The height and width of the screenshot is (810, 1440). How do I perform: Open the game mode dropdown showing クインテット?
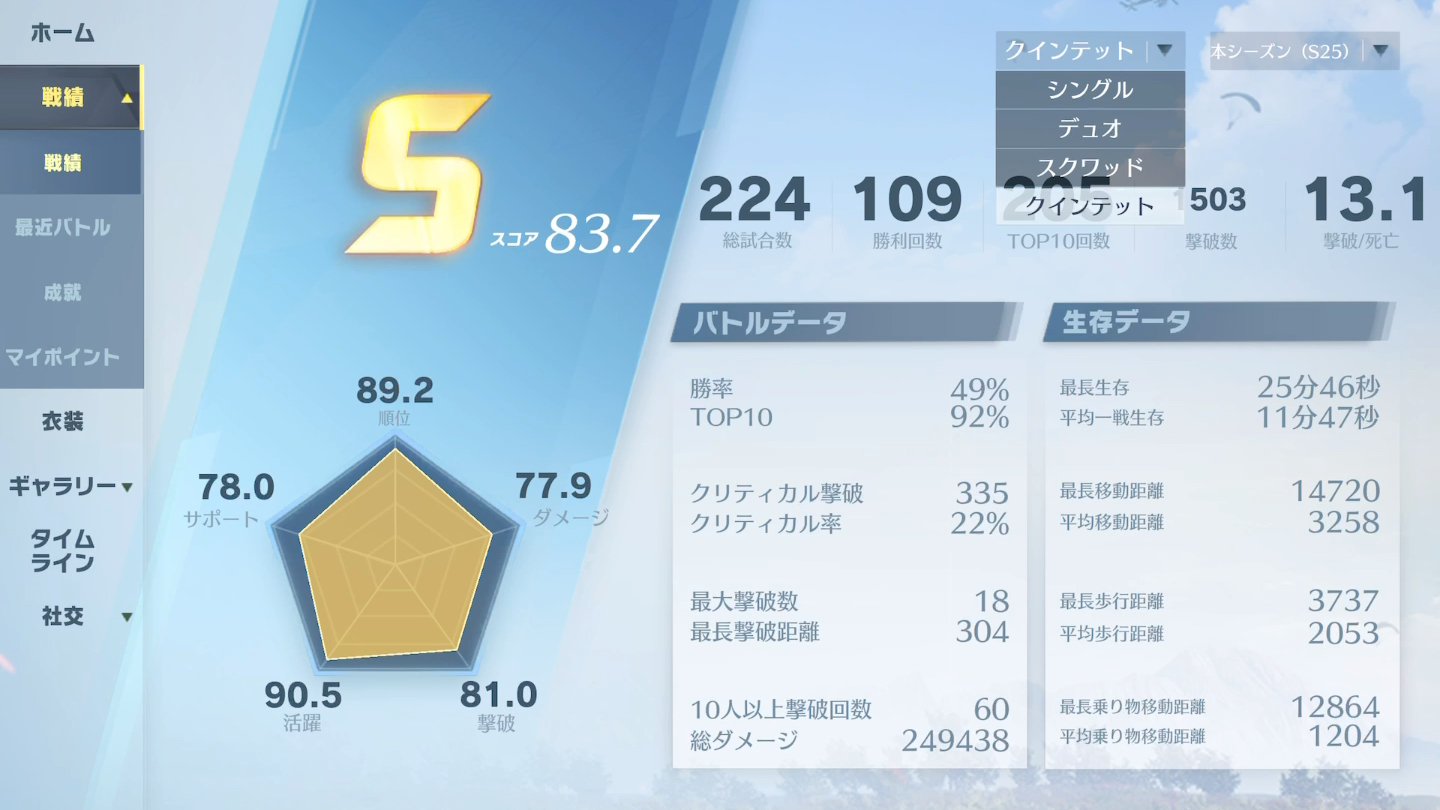1090,50
